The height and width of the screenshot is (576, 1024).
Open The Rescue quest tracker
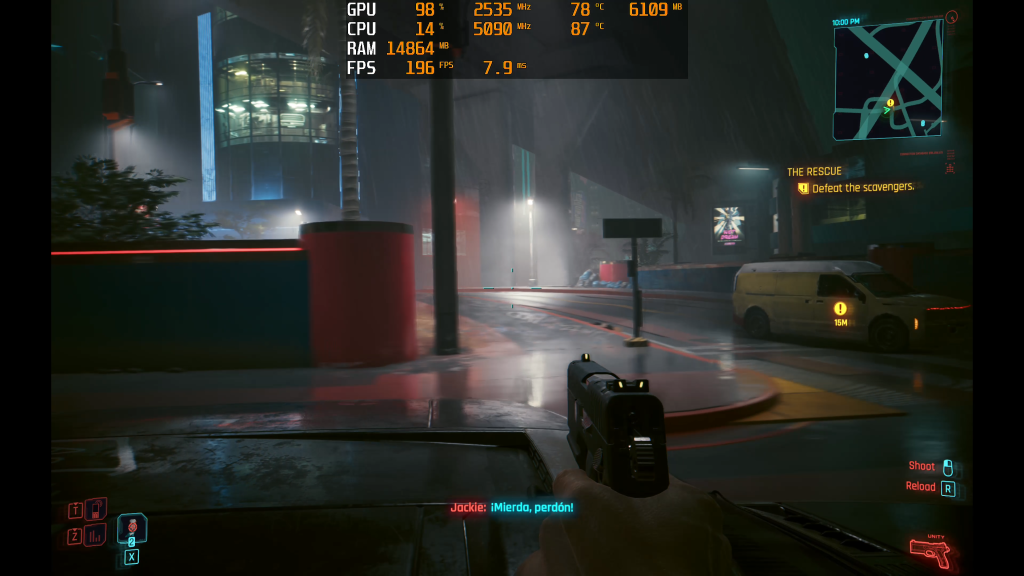coord(814,172)
